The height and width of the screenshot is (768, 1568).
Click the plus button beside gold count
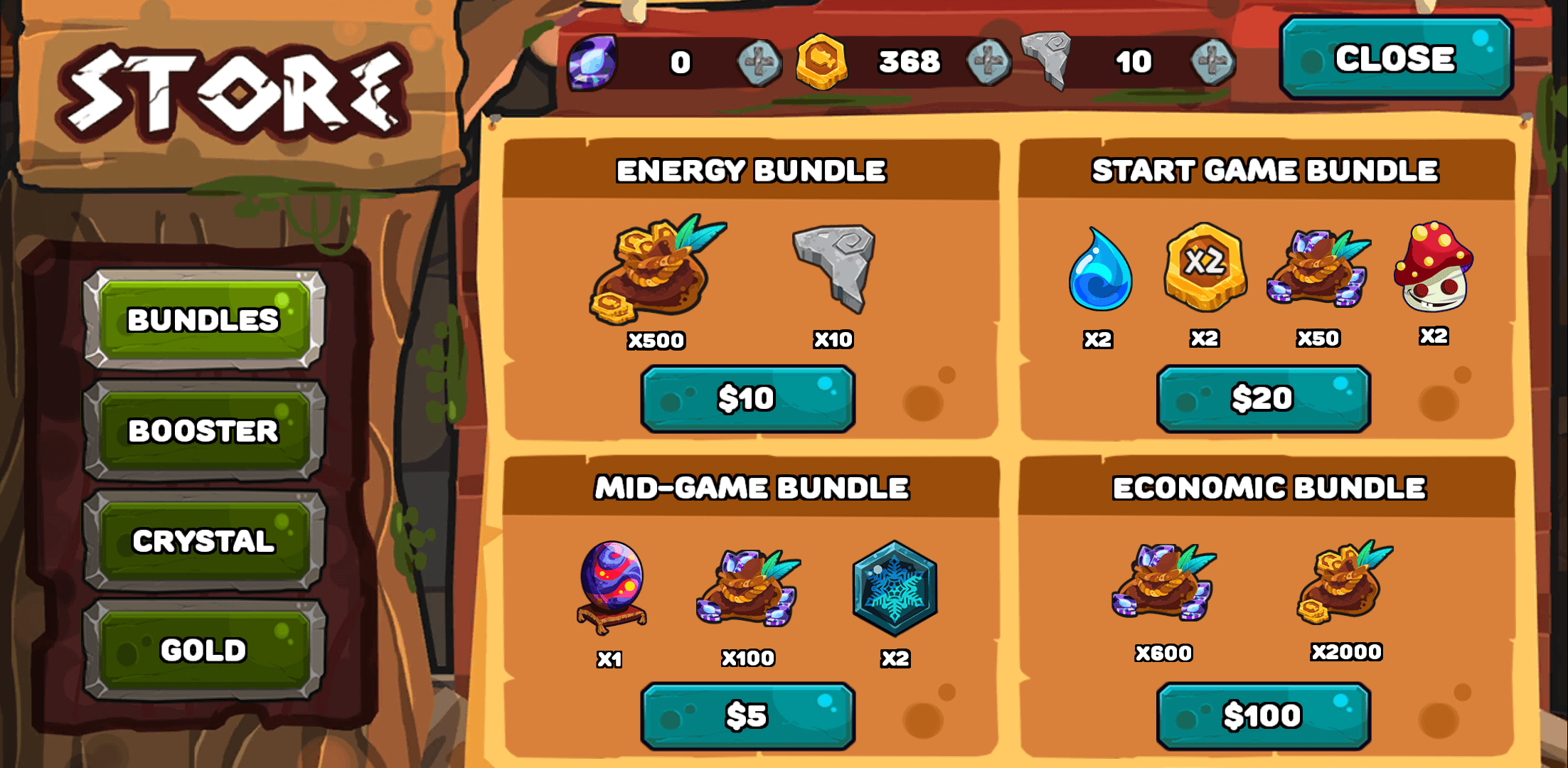(988, 63)
